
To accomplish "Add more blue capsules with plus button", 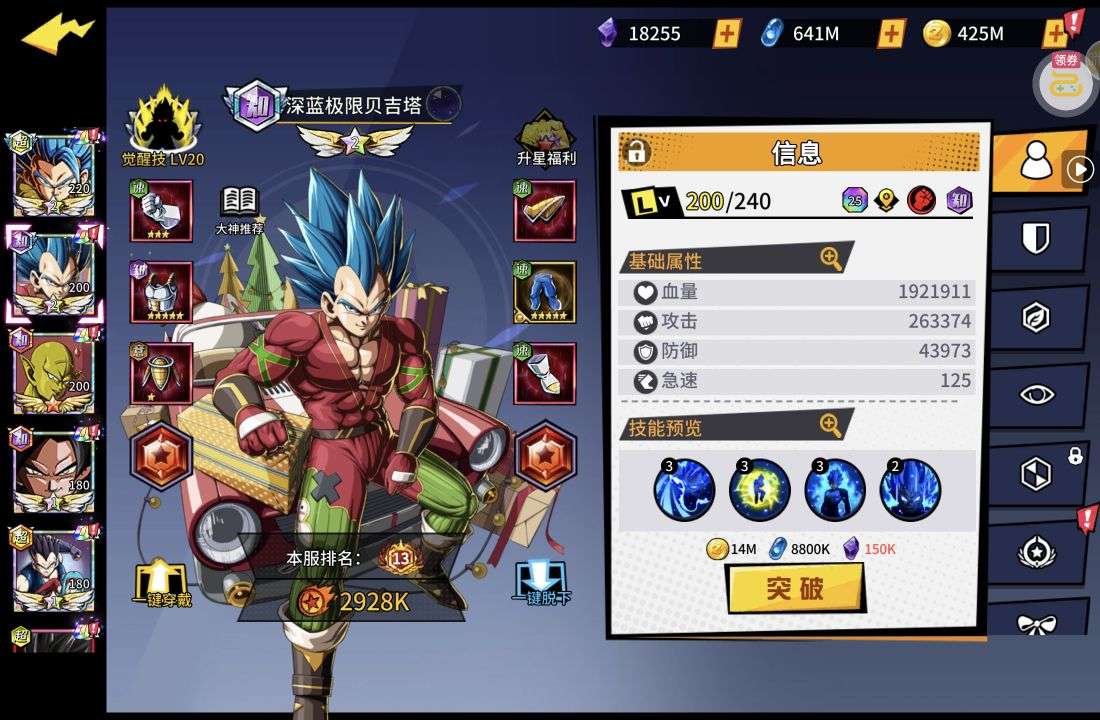I will (891, 34).
